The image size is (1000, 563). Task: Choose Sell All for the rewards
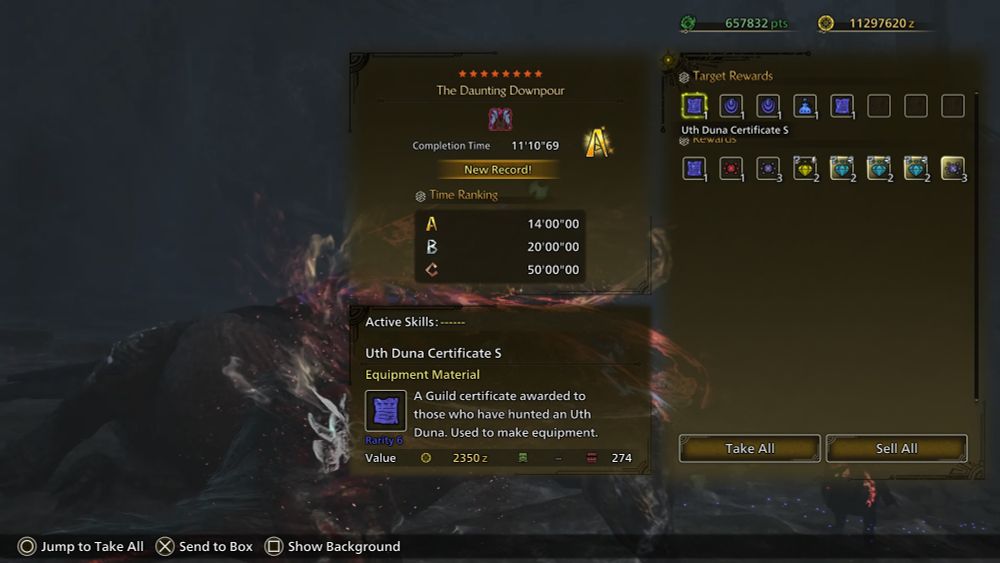tap(896, 449)
